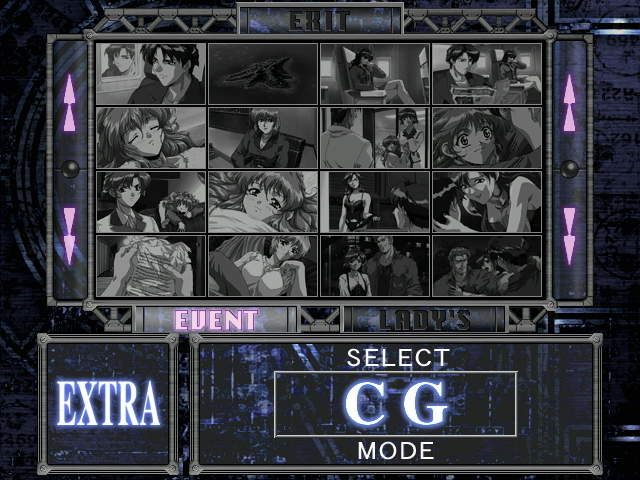Open the thumbnail of man beside portrait photo

(151, 74)
